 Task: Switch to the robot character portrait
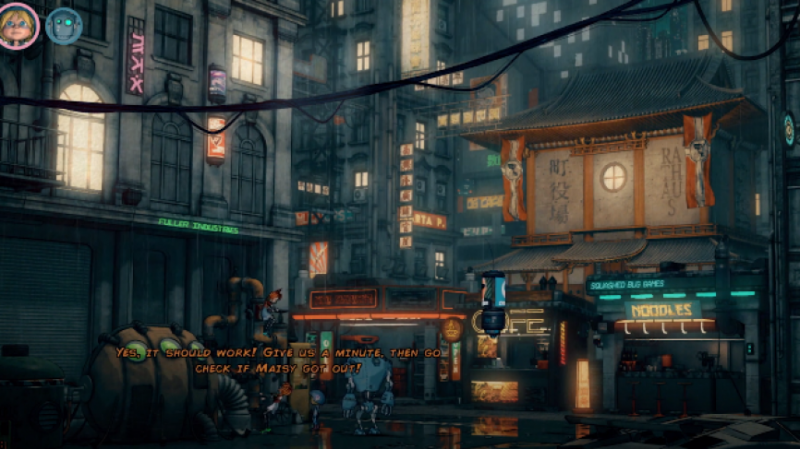point(64,26)
